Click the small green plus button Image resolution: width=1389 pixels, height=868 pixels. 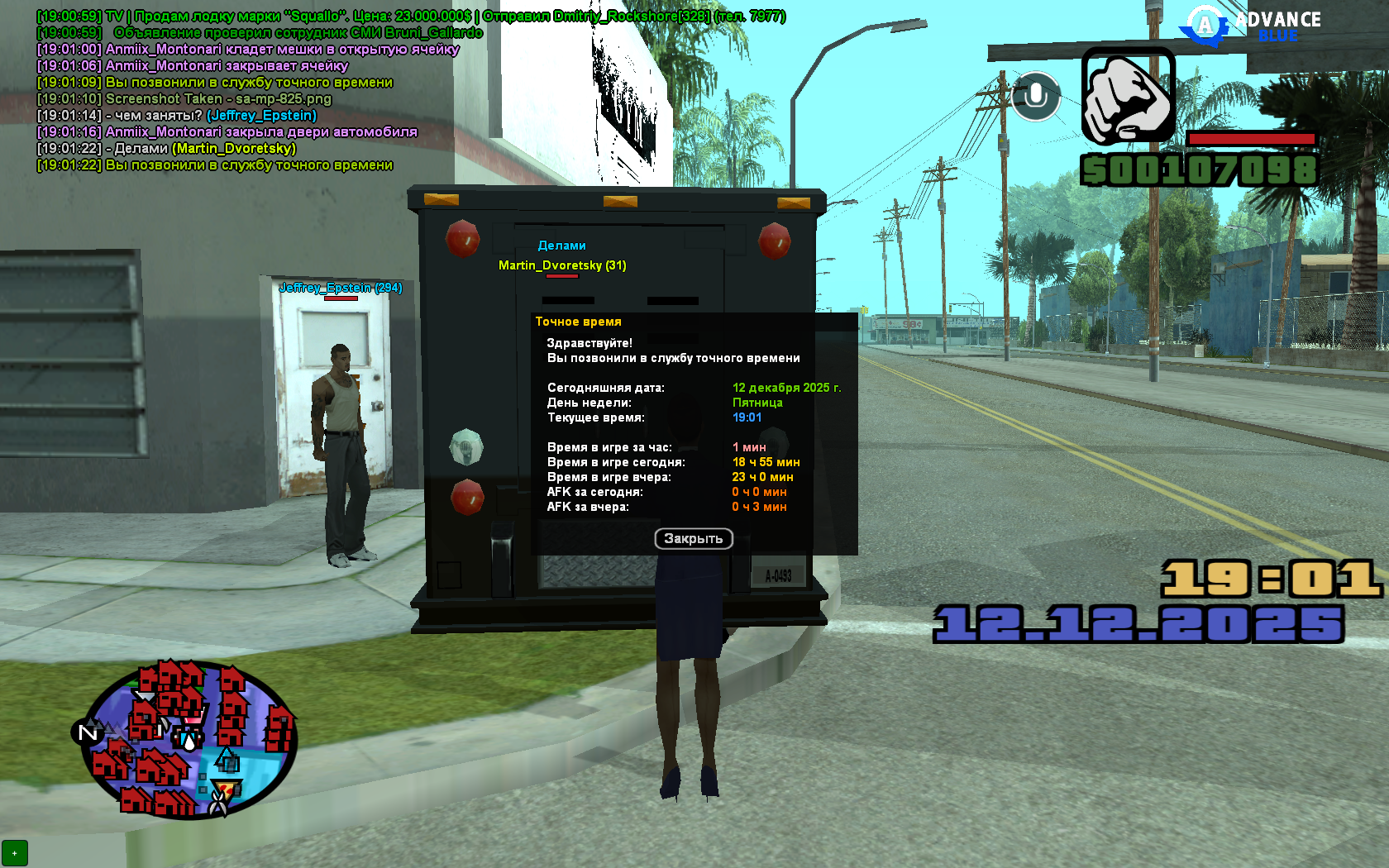coord(15,852)
